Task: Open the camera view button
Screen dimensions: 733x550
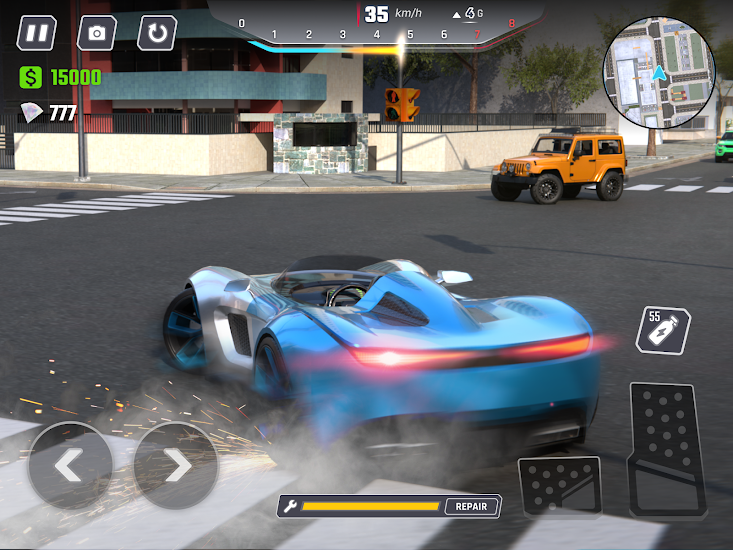Action: pyautogui.click(x=97, y=33)
